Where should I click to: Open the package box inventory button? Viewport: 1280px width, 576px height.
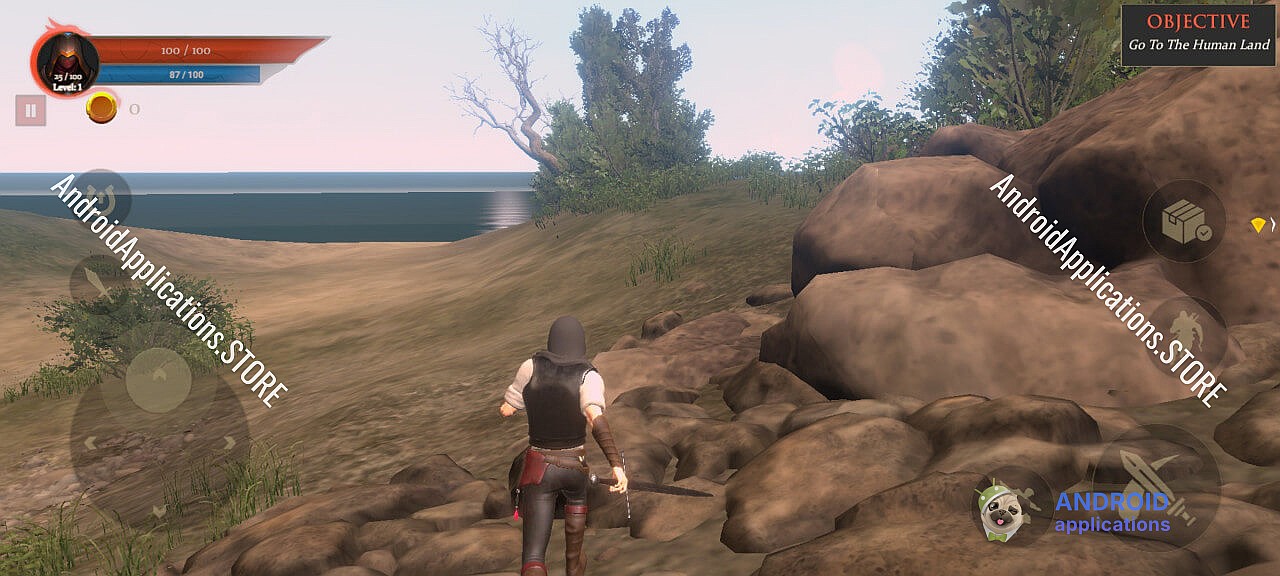1186,222
